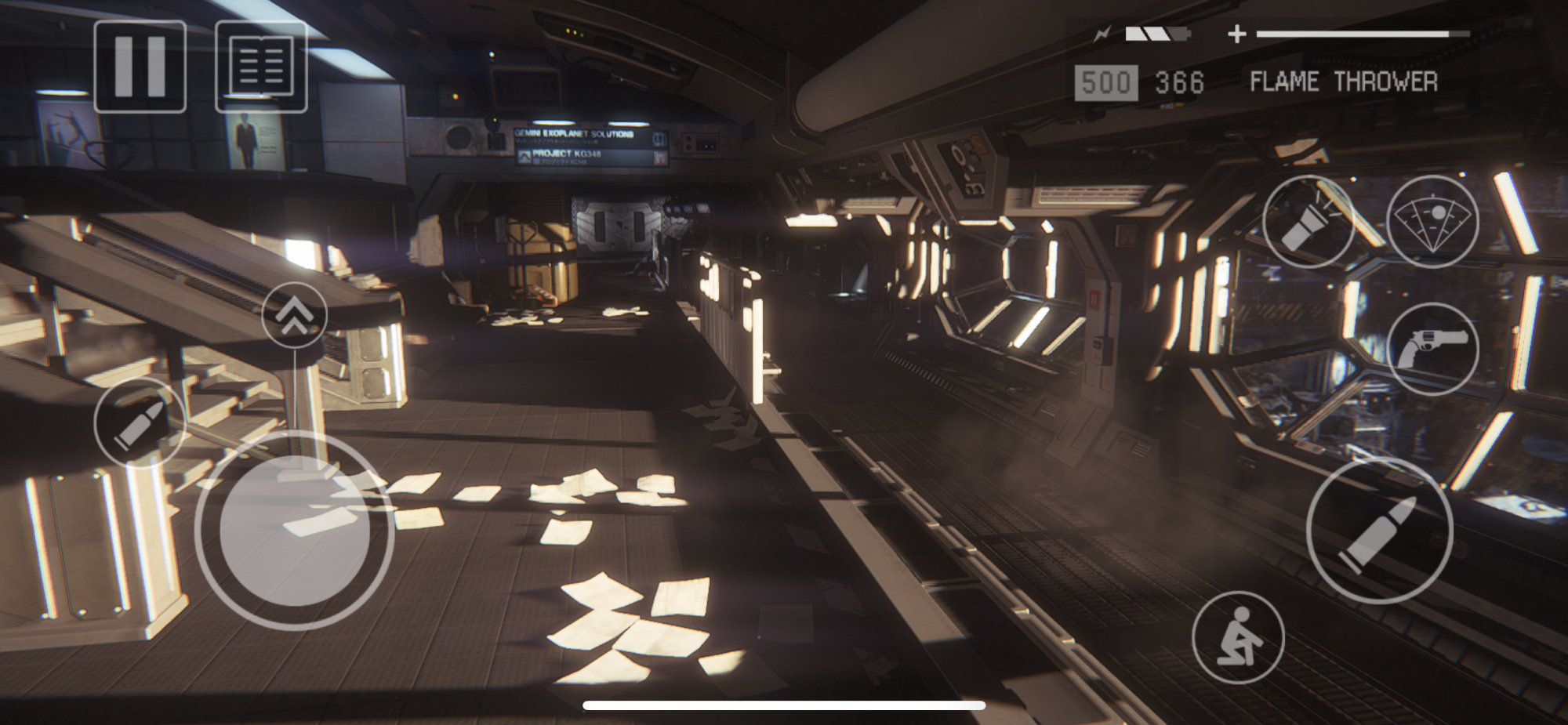Fire with the large bullet button

1379,531
